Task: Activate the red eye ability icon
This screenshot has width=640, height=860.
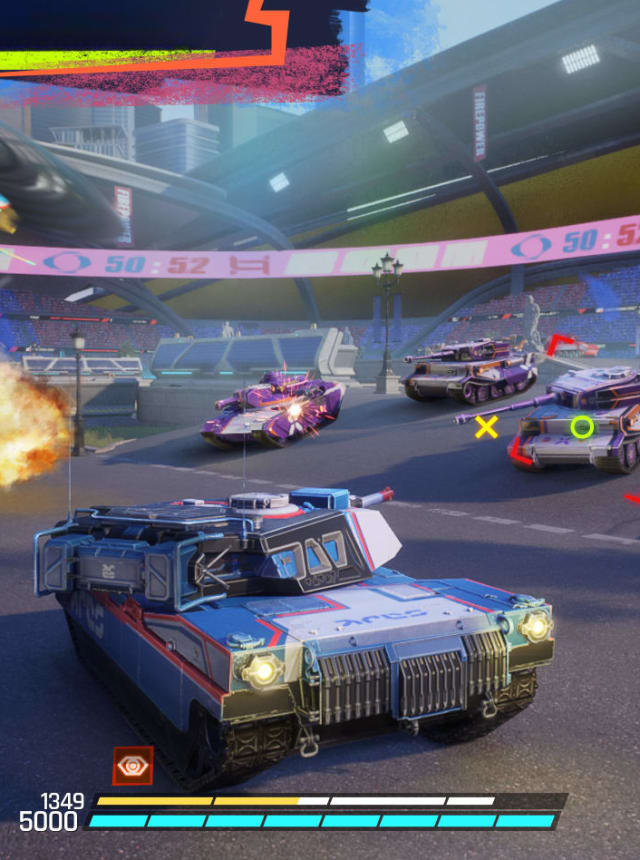Action: 132,766
